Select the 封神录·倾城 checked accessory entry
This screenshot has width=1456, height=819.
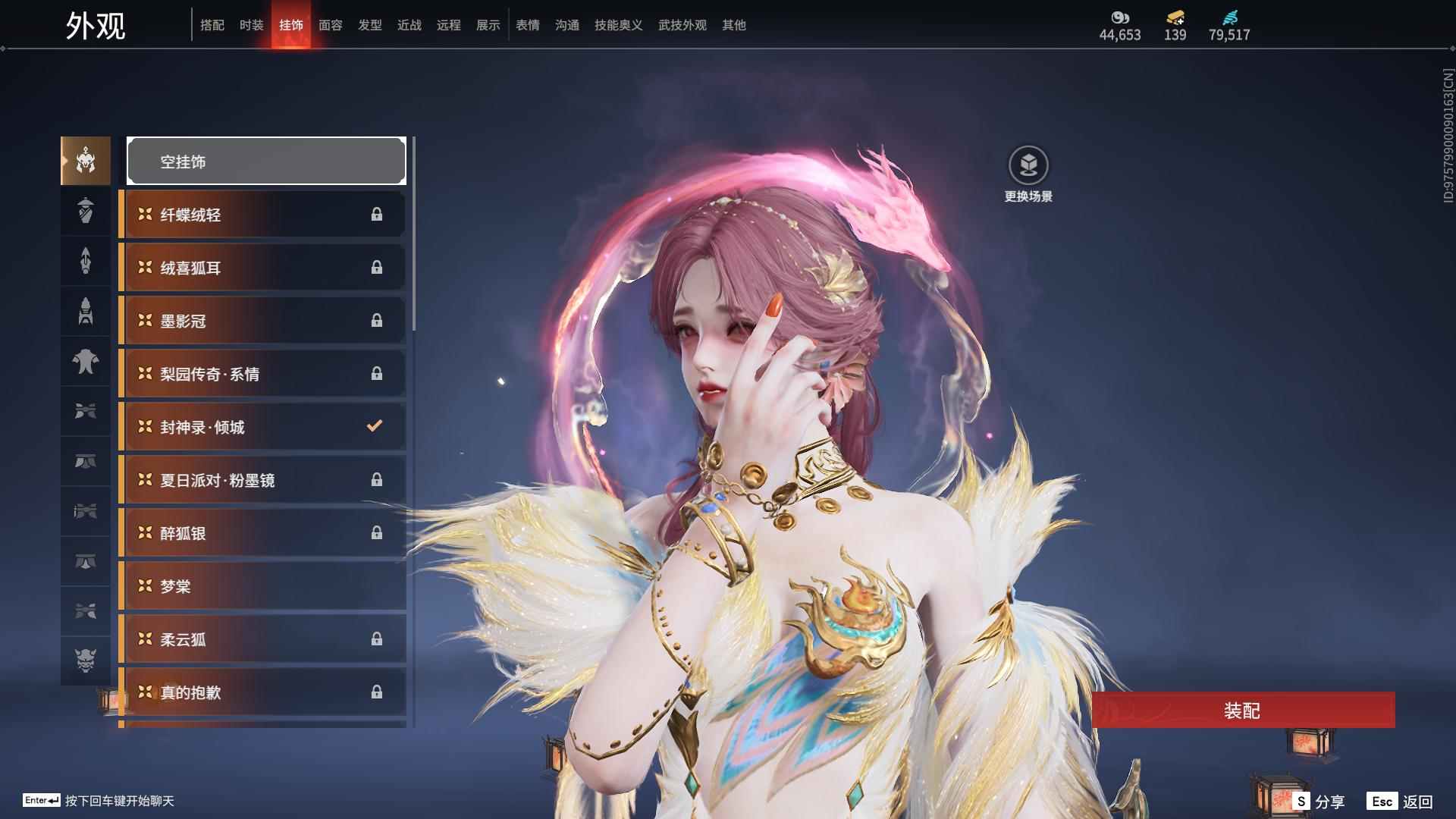[262, 427]
